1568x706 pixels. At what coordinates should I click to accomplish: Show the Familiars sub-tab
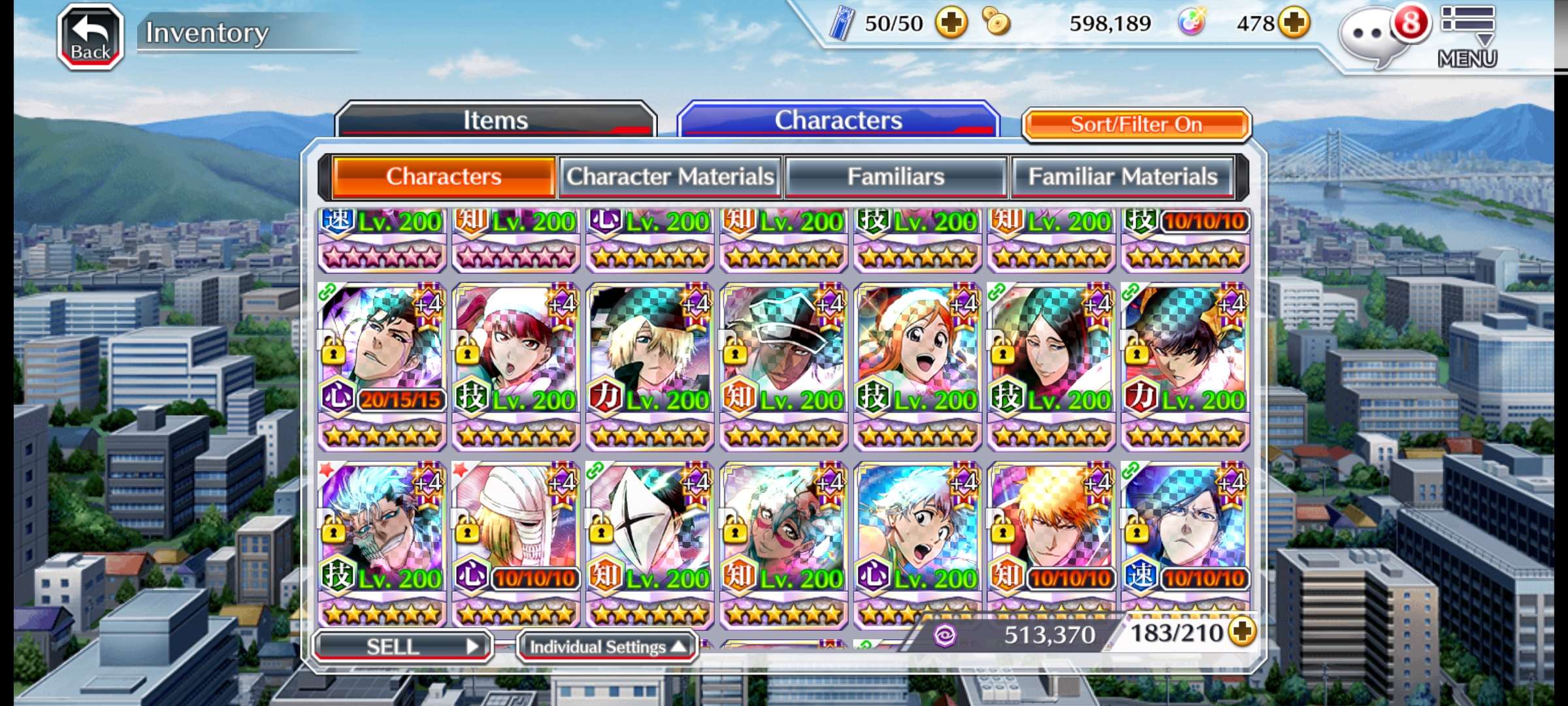[896, 176]
